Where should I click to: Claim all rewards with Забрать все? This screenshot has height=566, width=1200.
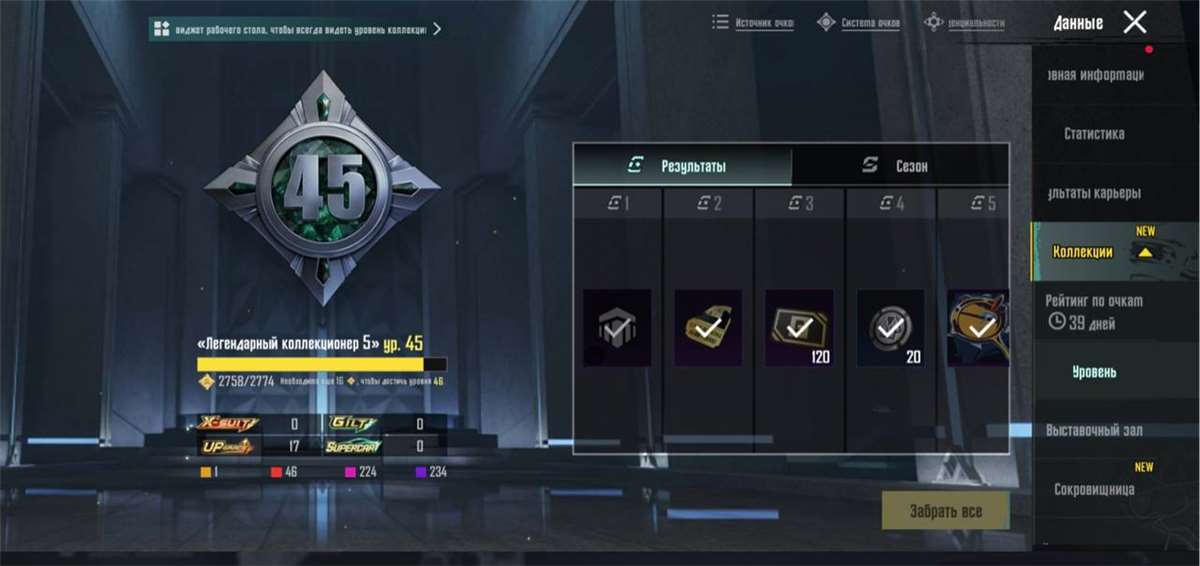(x=945, y=511)
